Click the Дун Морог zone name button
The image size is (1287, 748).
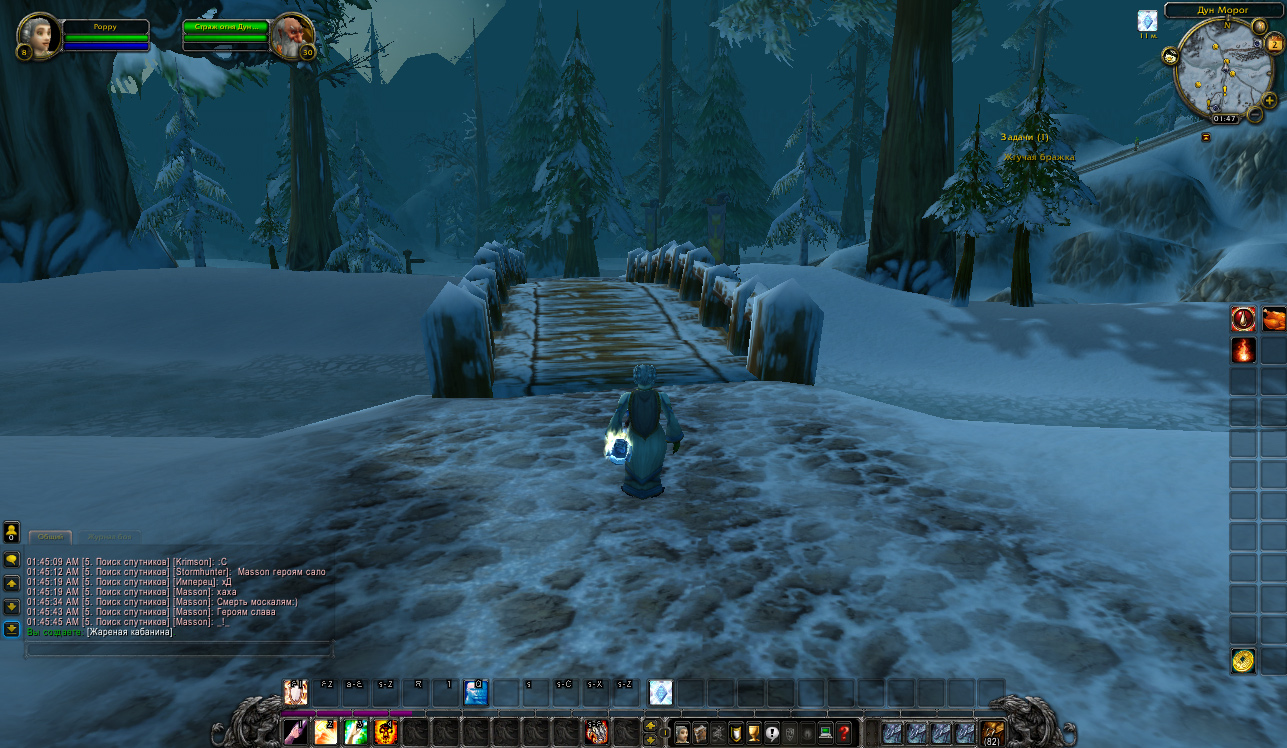(1223, 10)
